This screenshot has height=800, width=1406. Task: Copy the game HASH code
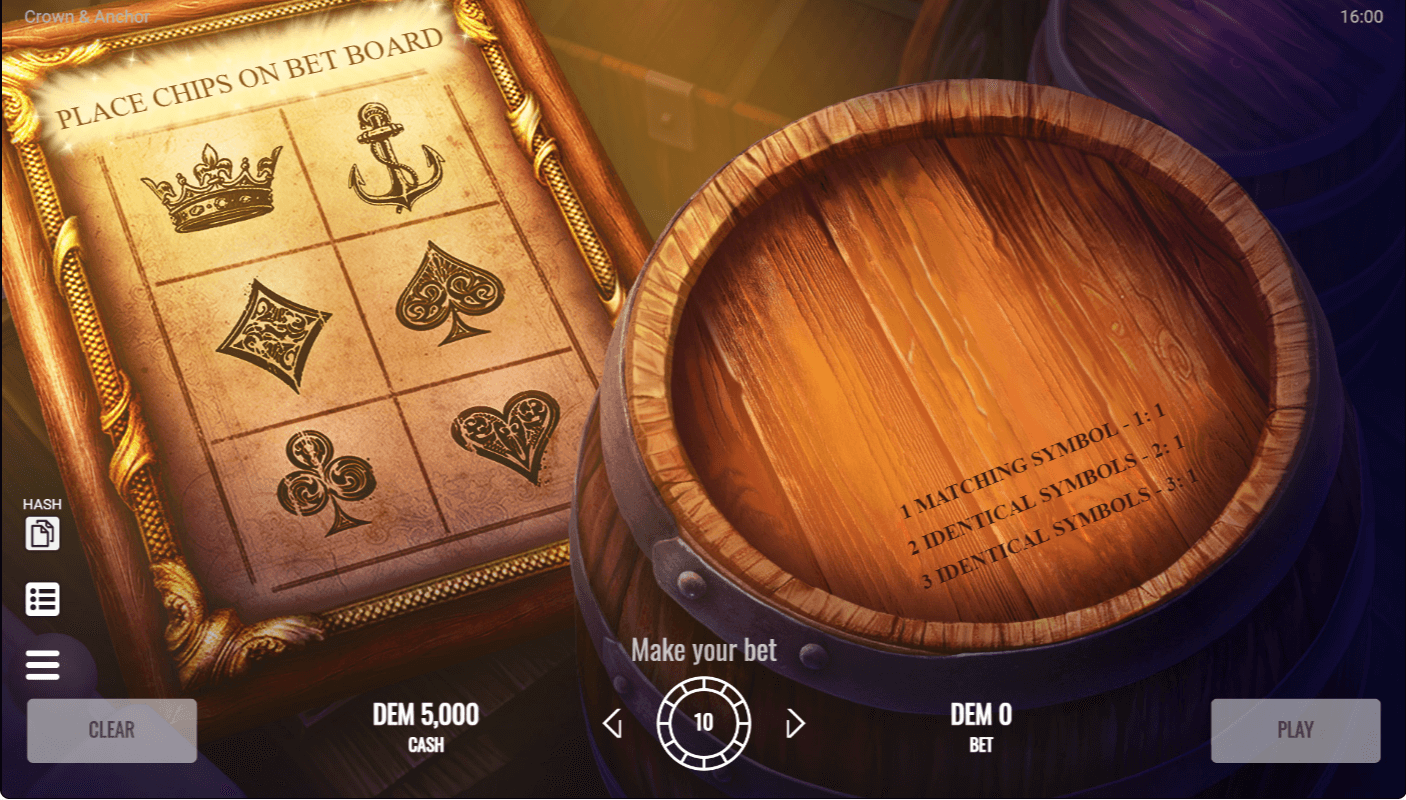tap(42, 534)
